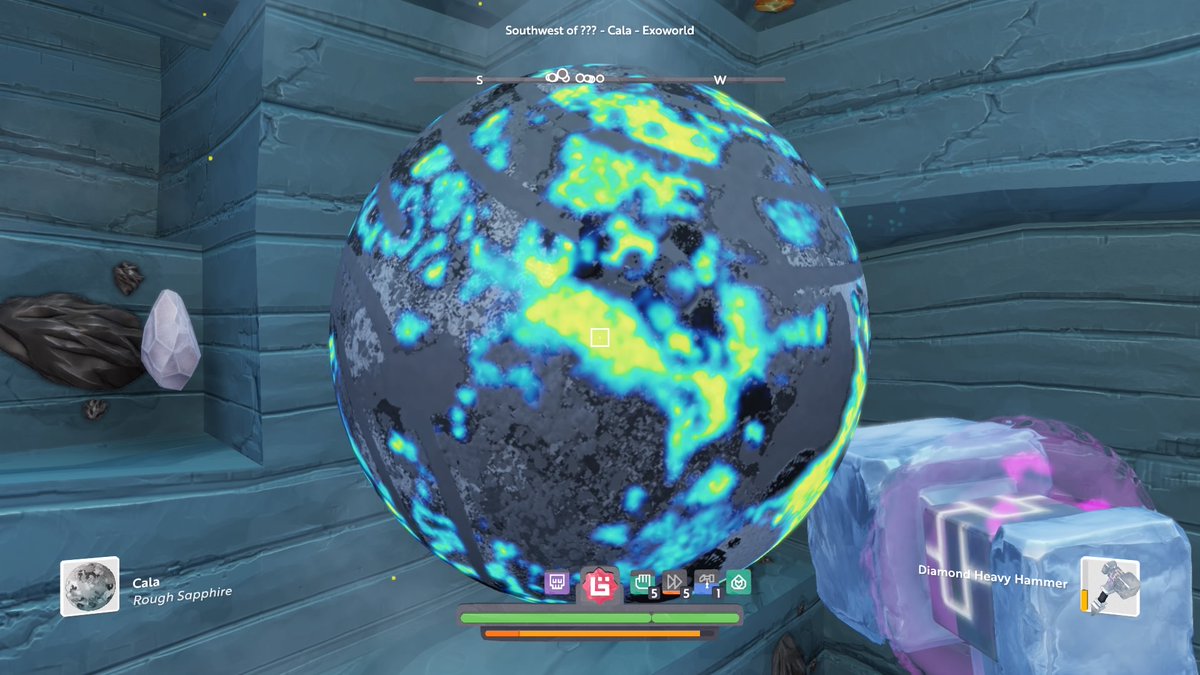Select the Diamond Heavy Hammer right-hand slot

(1109, 586)
